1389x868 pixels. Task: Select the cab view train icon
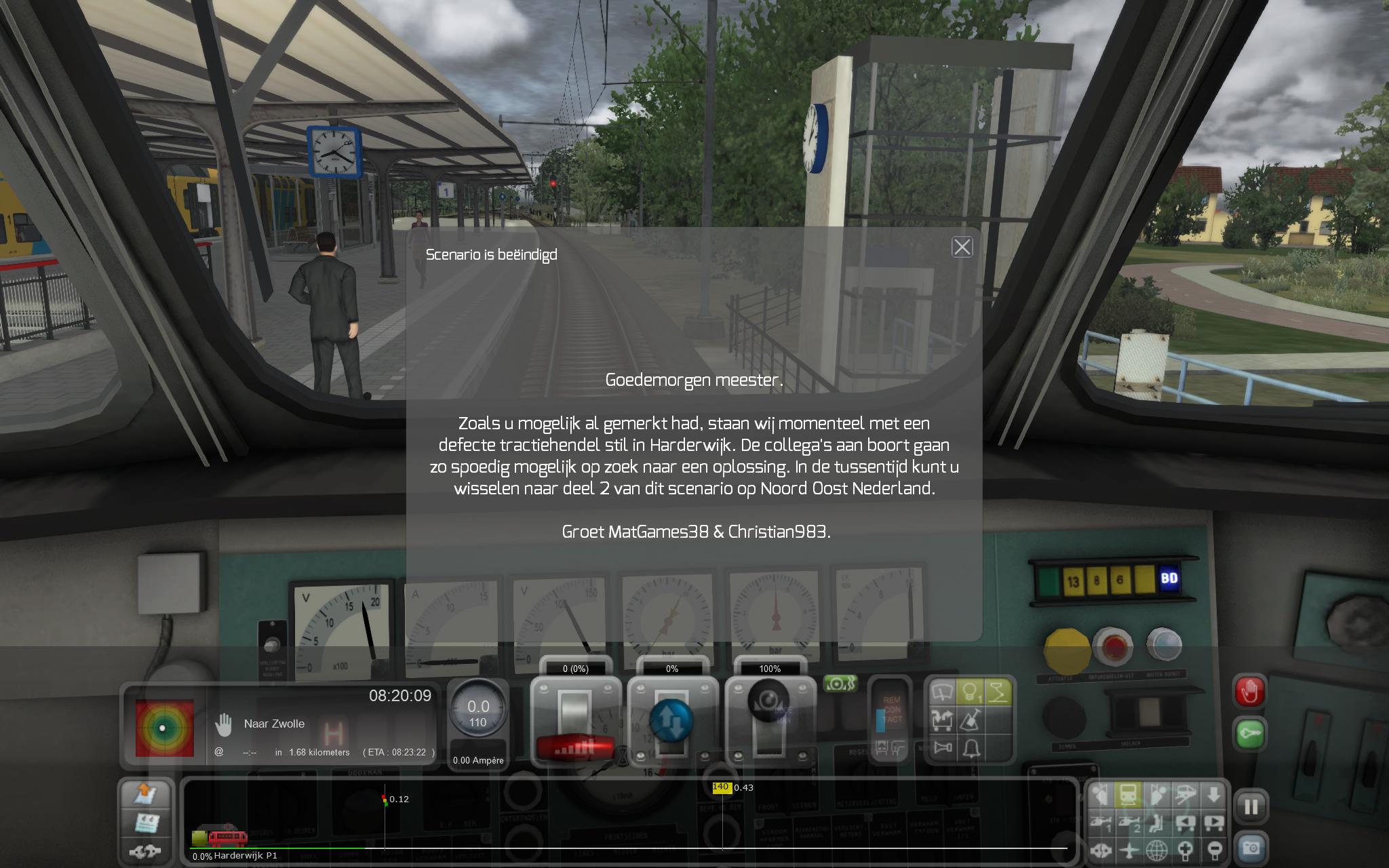click(1129, 795)
